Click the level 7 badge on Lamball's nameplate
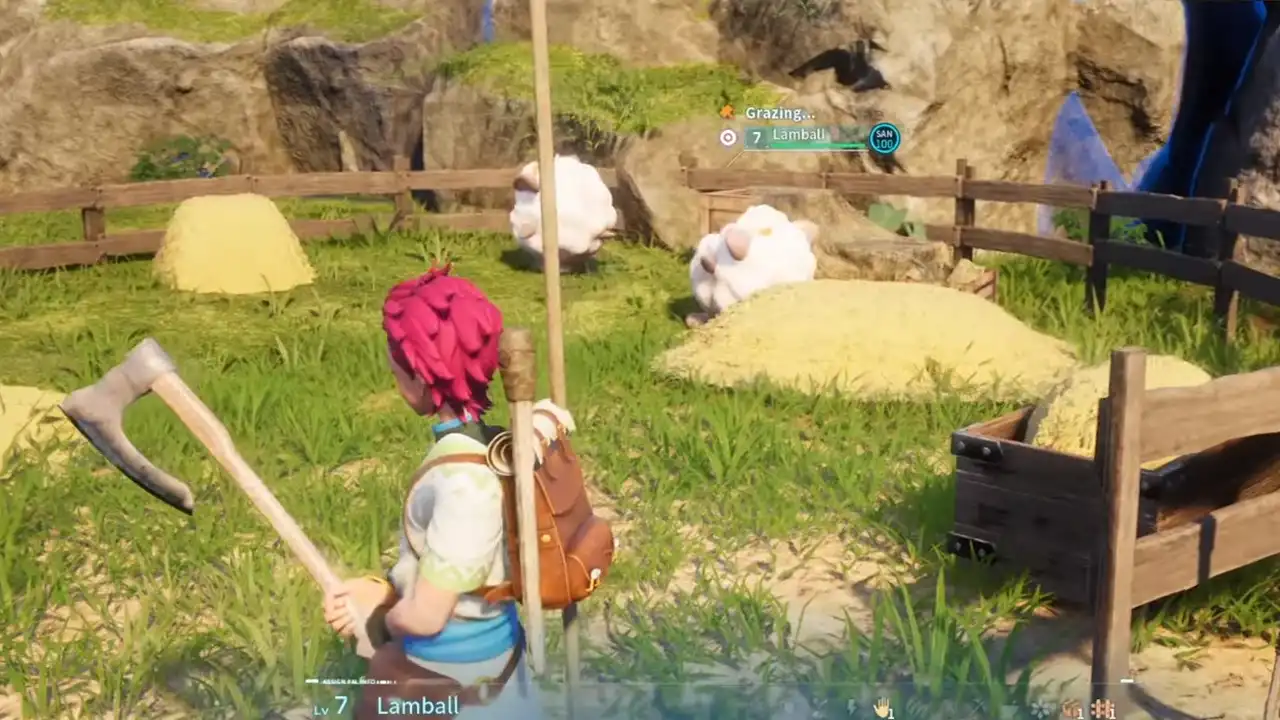Screen dimensions: 1280x720 point(755,135)
